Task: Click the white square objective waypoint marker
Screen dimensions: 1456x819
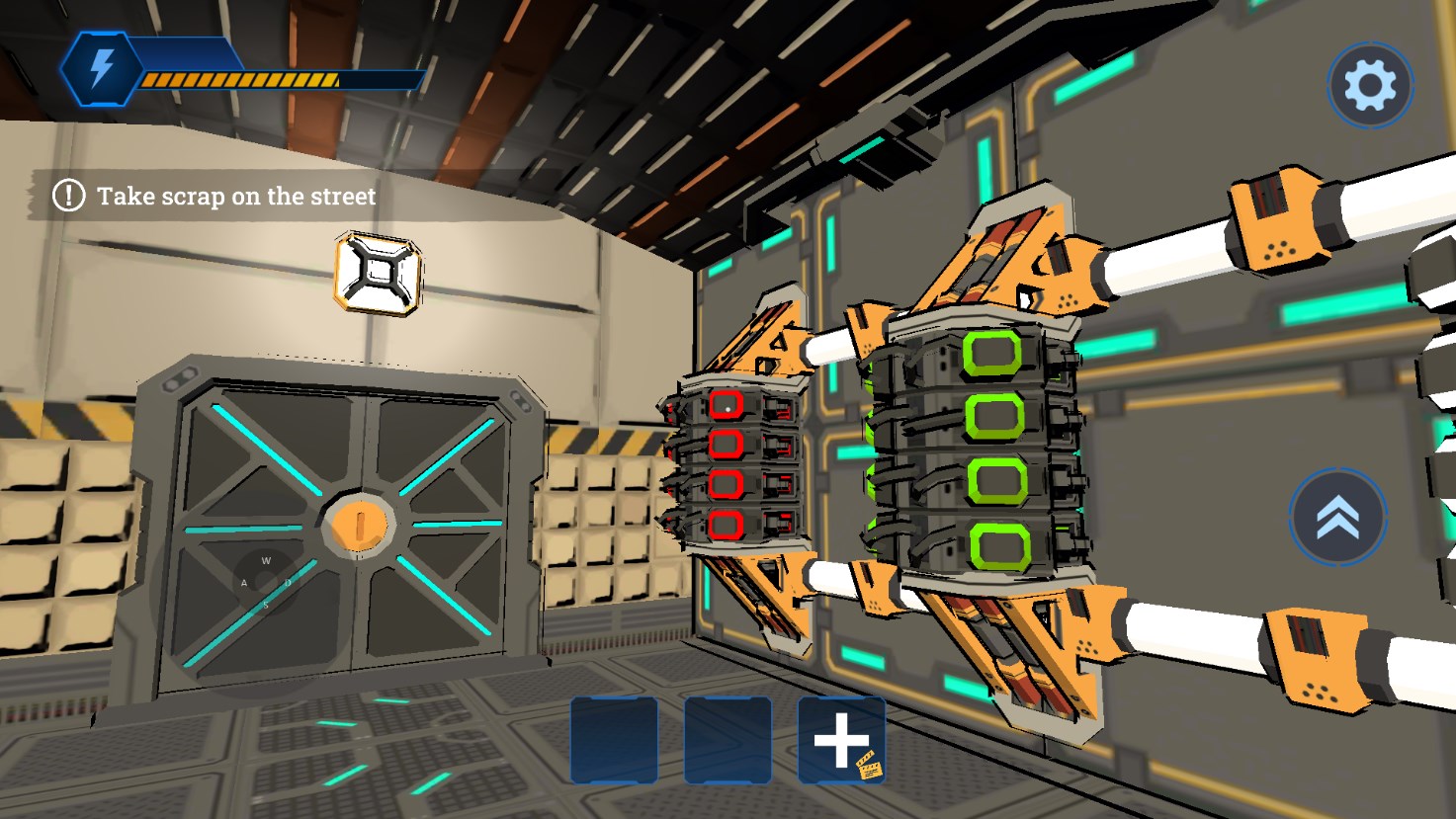Action: (378, 274)
